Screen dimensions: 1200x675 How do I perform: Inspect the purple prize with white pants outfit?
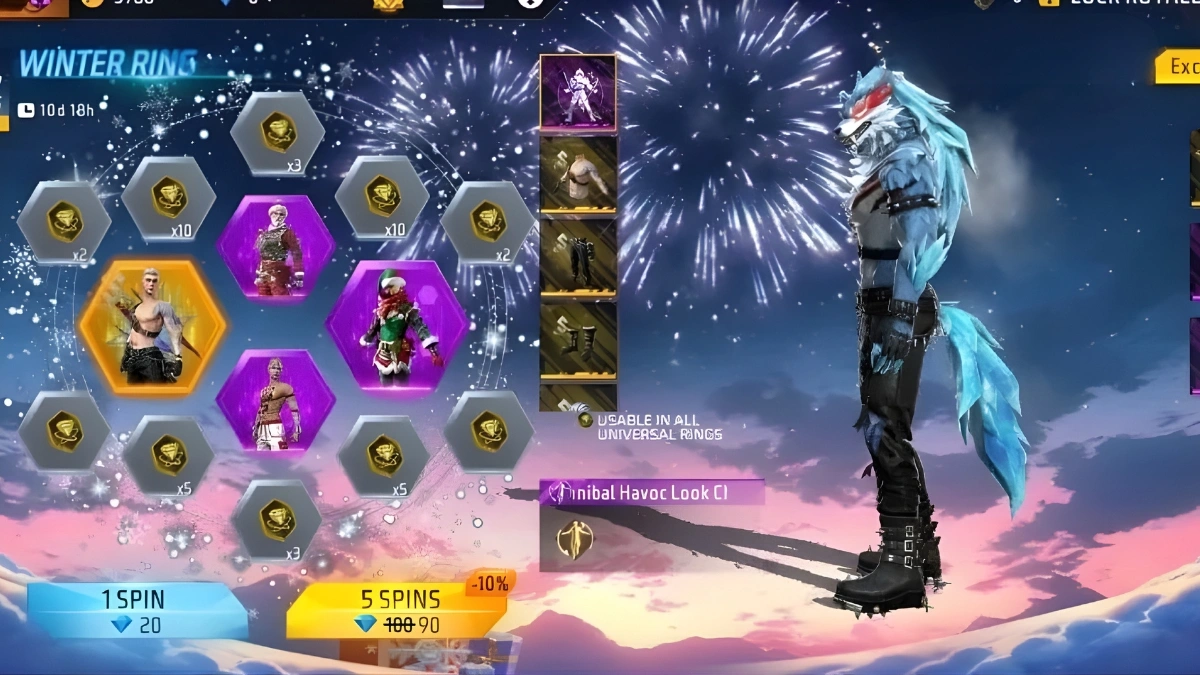coord(275,400)
